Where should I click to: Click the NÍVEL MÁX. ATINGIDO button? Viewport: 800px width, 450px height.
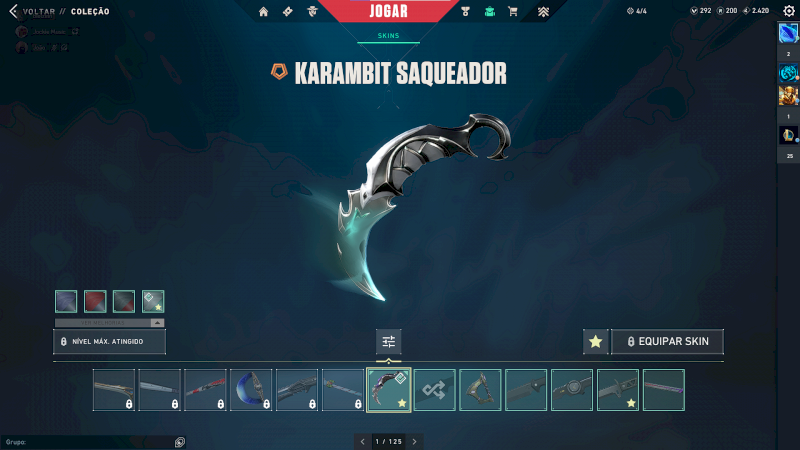[x=109, y=342]
